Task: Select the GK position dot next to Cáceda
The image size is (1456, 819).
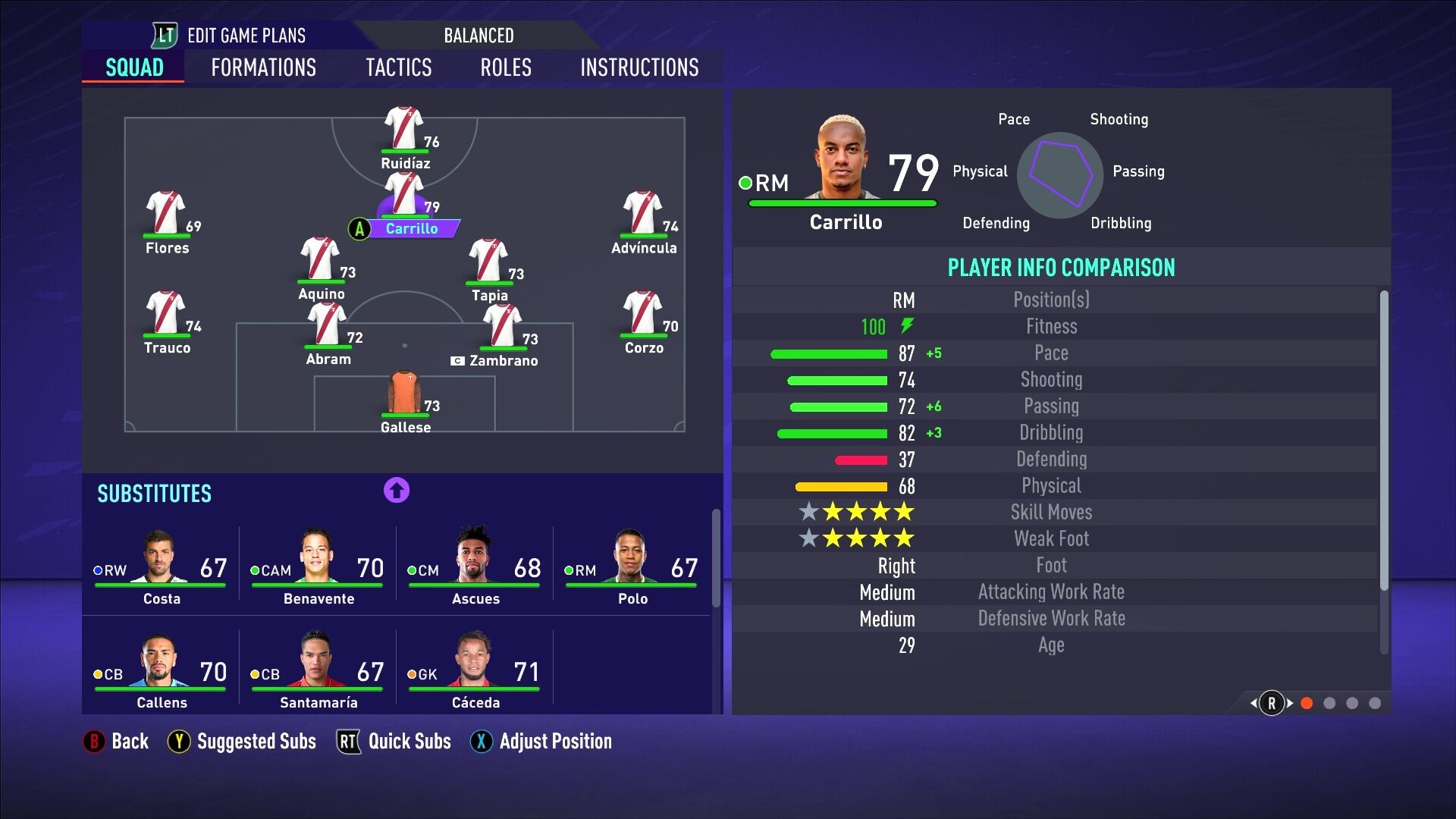Action: (x=410, y=673)
